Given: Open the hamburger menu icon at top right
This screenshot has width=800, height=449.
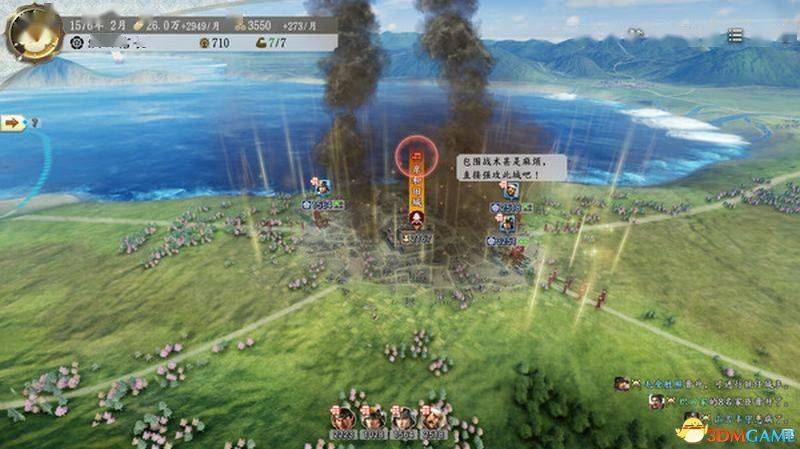Looking at the screenshot, I should [735, 35].
